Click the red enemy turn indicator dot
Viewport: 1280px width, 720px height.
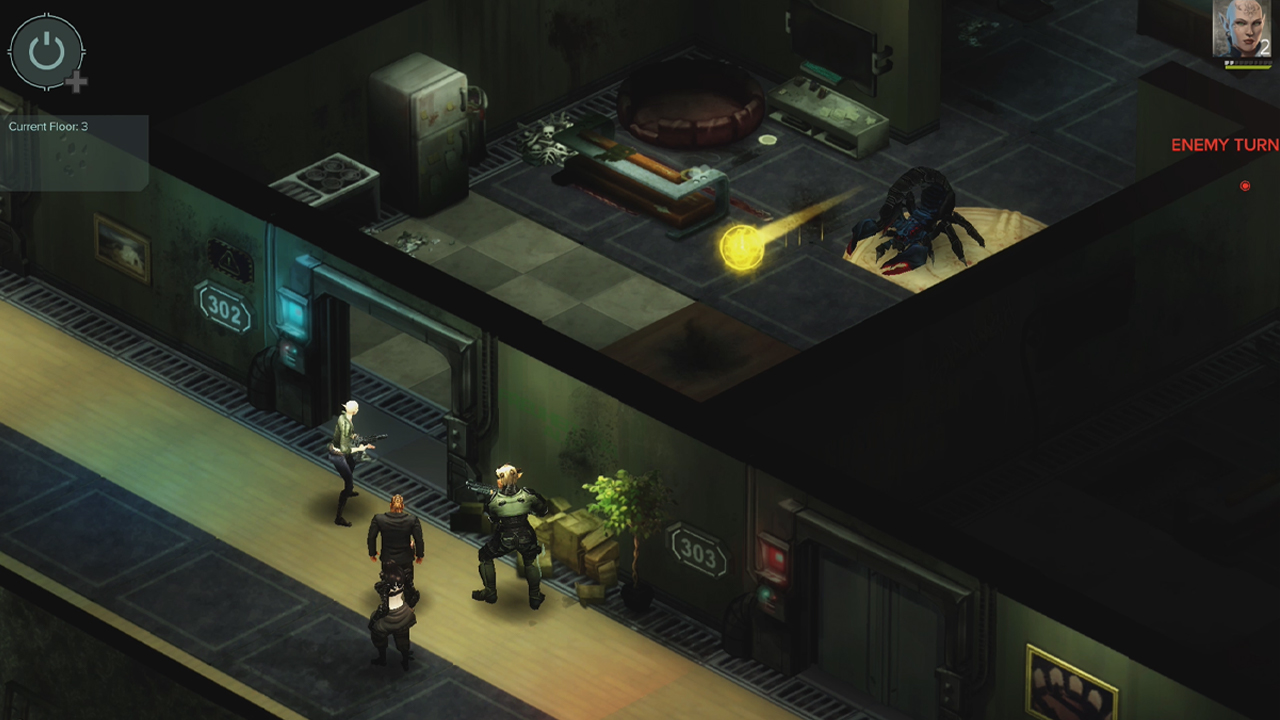(1244, 185)
